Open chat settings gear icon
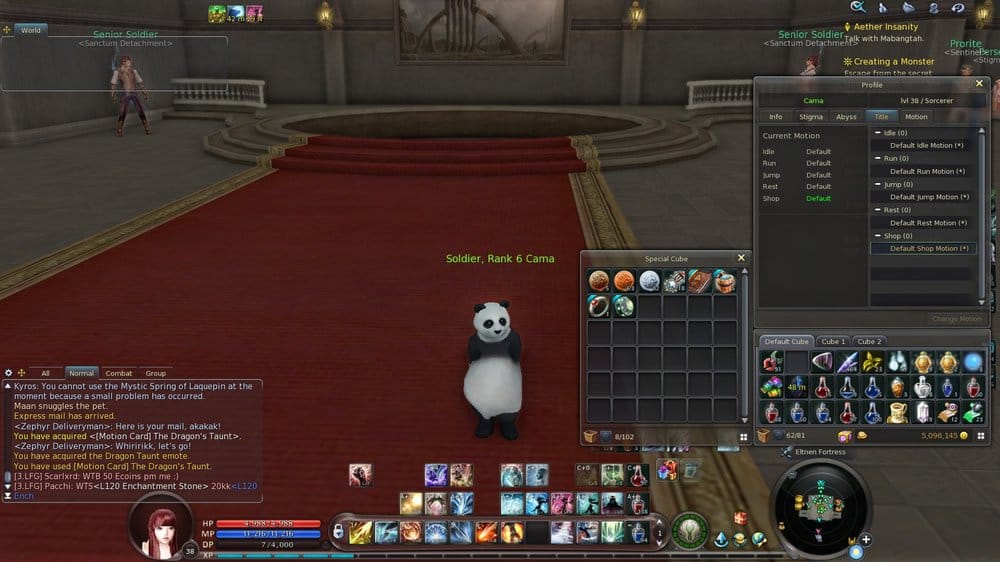This screenshot has height=562, width=1000. pos(9,373)
